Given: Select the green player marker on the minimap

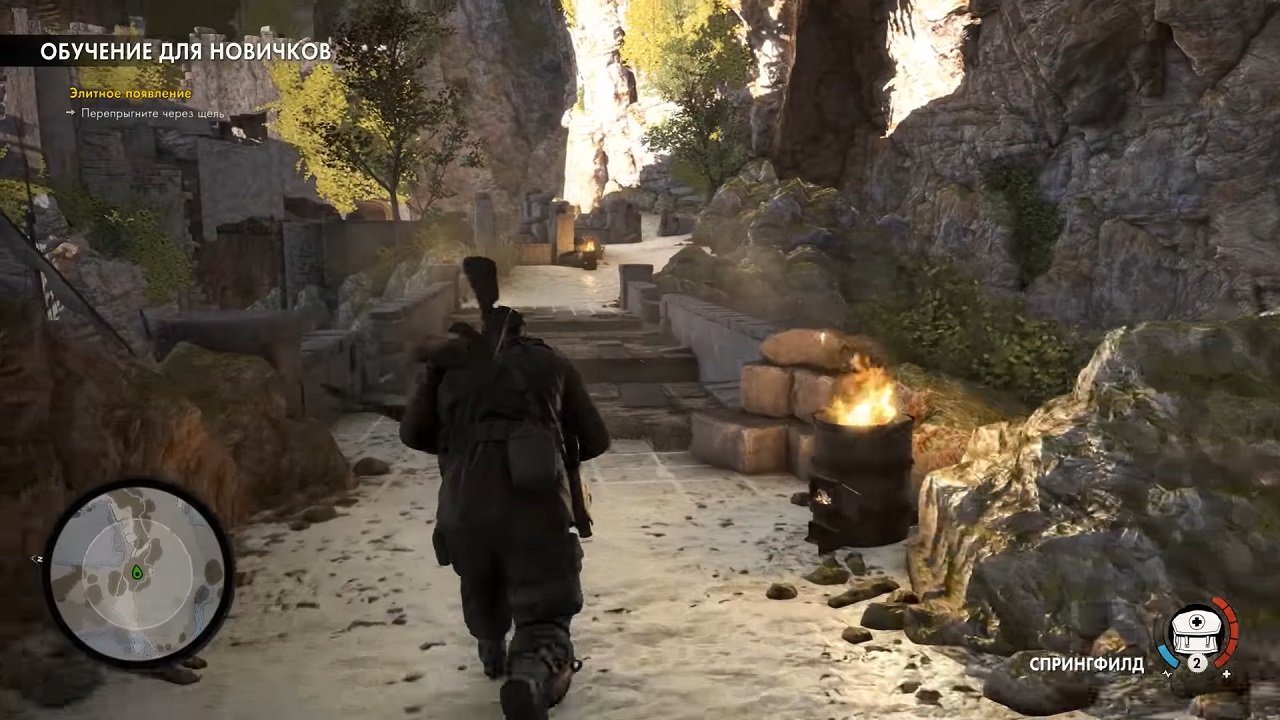Looking at the screenshot, I should (137, 572).
